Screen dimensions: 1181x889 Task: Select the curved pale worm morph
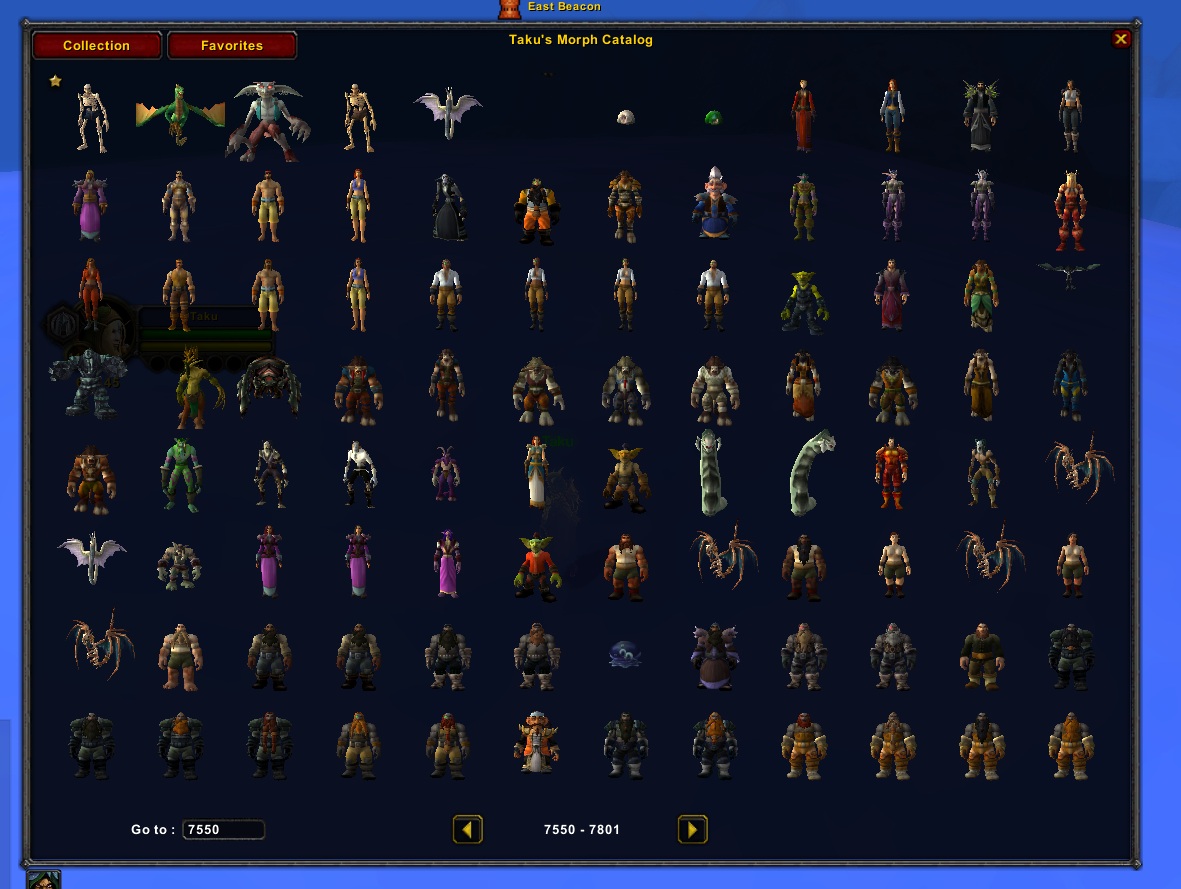[x=812, y=472]
